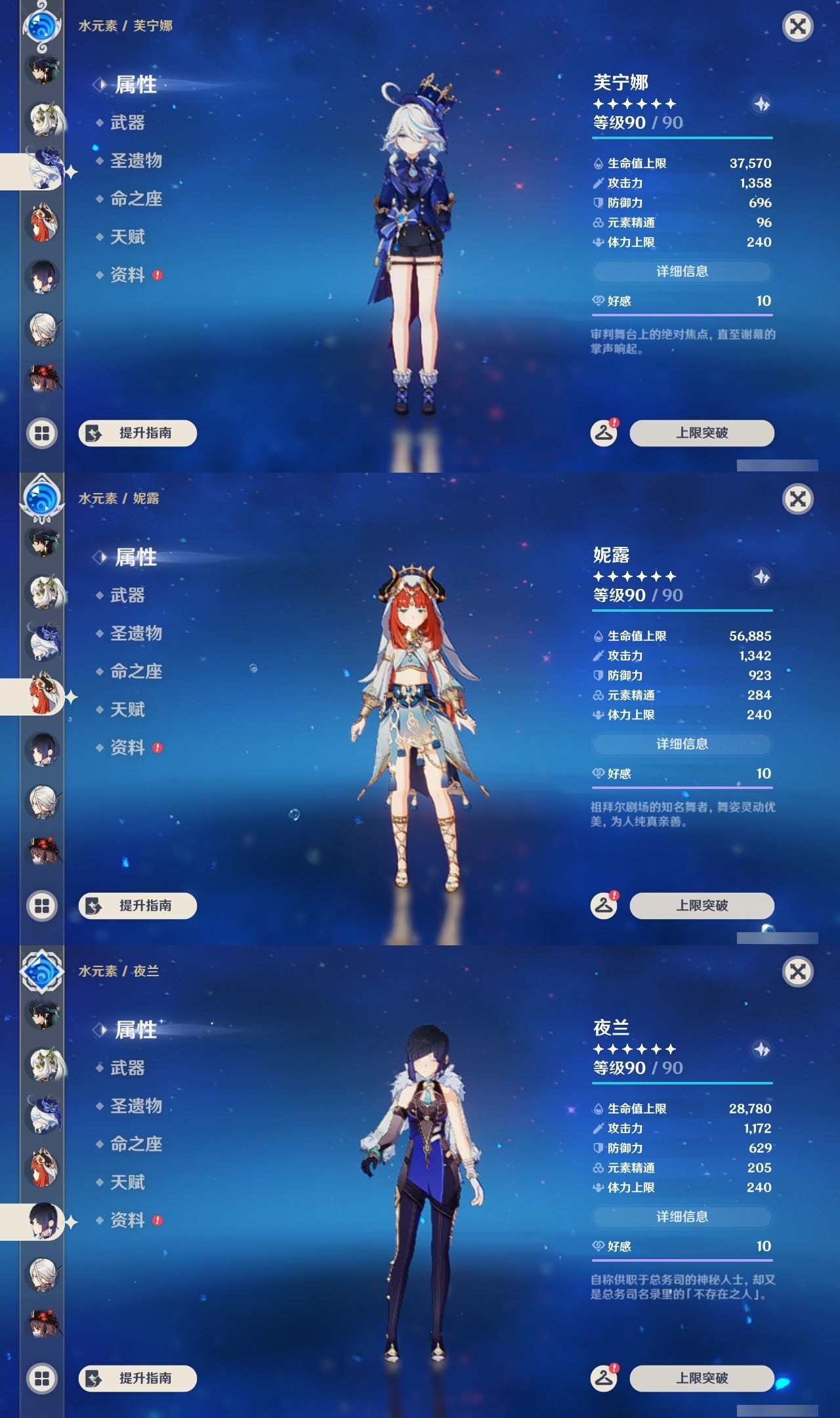Open the 提升指南 improvement guide
Screen dimensions: 840x1418
138,433
